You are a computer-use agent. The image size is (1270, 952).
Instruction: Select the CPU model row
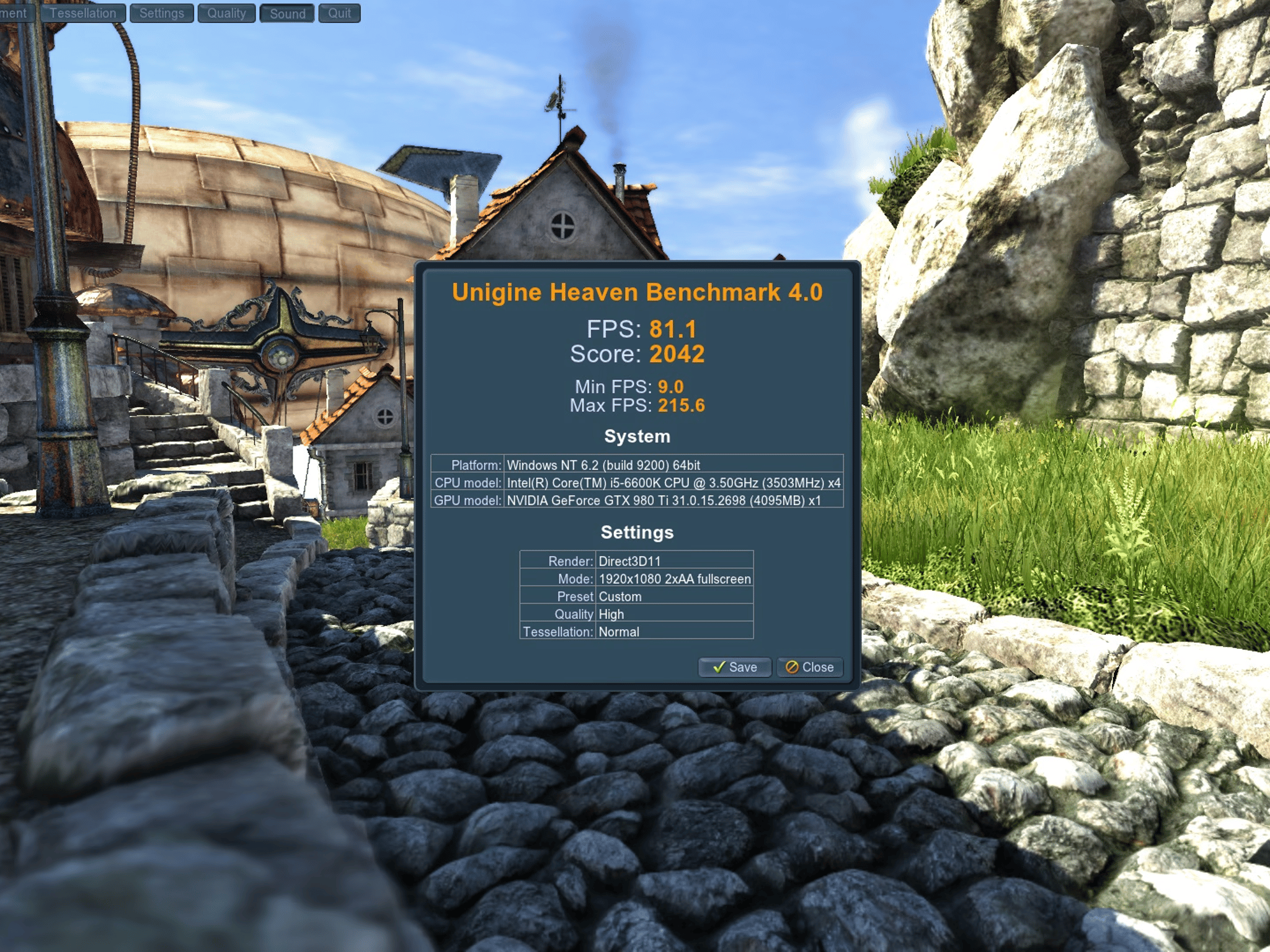pos(637,483)
